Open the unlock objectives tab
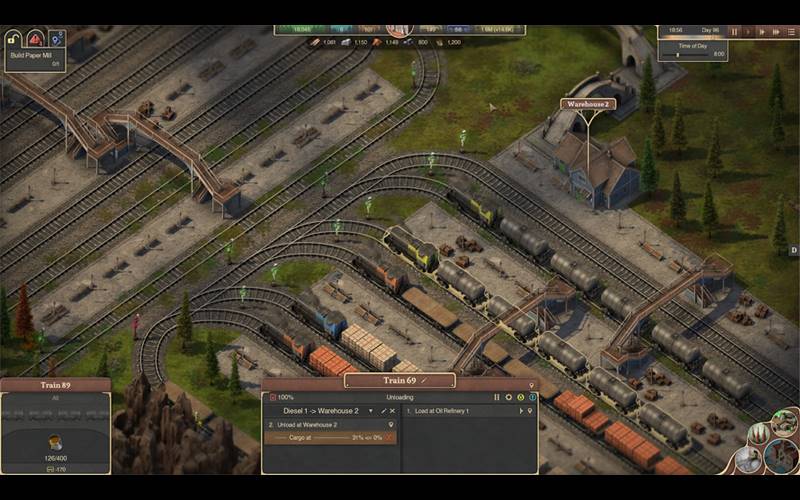This screenshot has width=800, height=500. tap(14, 38)
